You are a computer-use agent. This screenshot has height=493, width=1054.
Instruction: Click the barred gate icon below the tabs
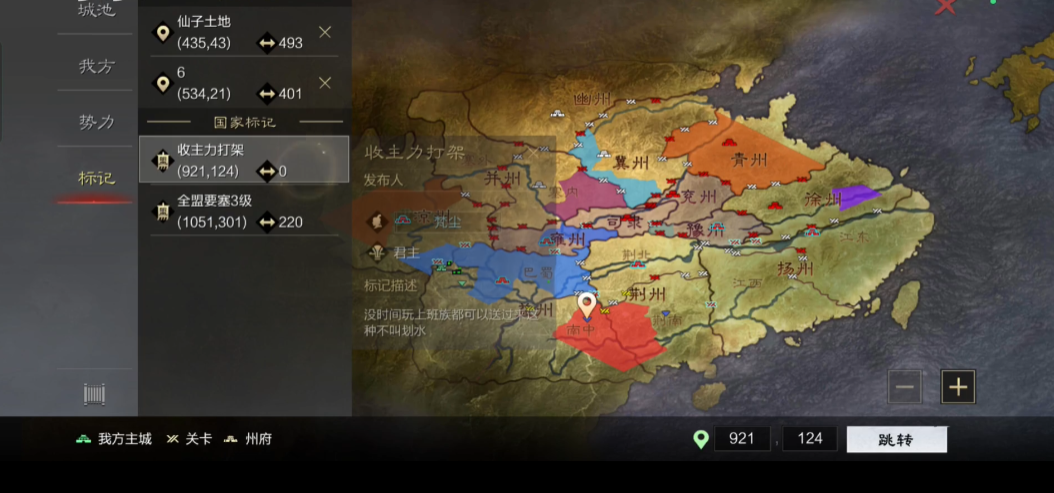95,394
